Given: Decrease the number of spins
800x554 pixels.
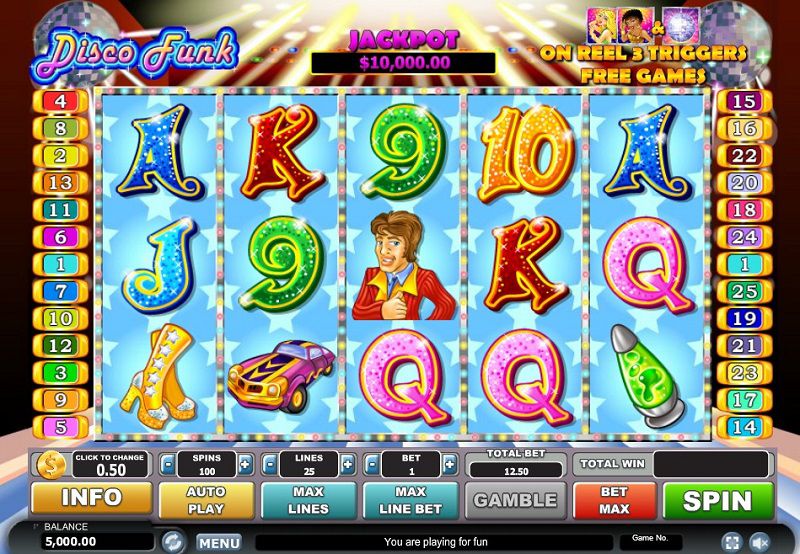Looking at the screenshot, I should pyautogui.click(x=169, y=464).
